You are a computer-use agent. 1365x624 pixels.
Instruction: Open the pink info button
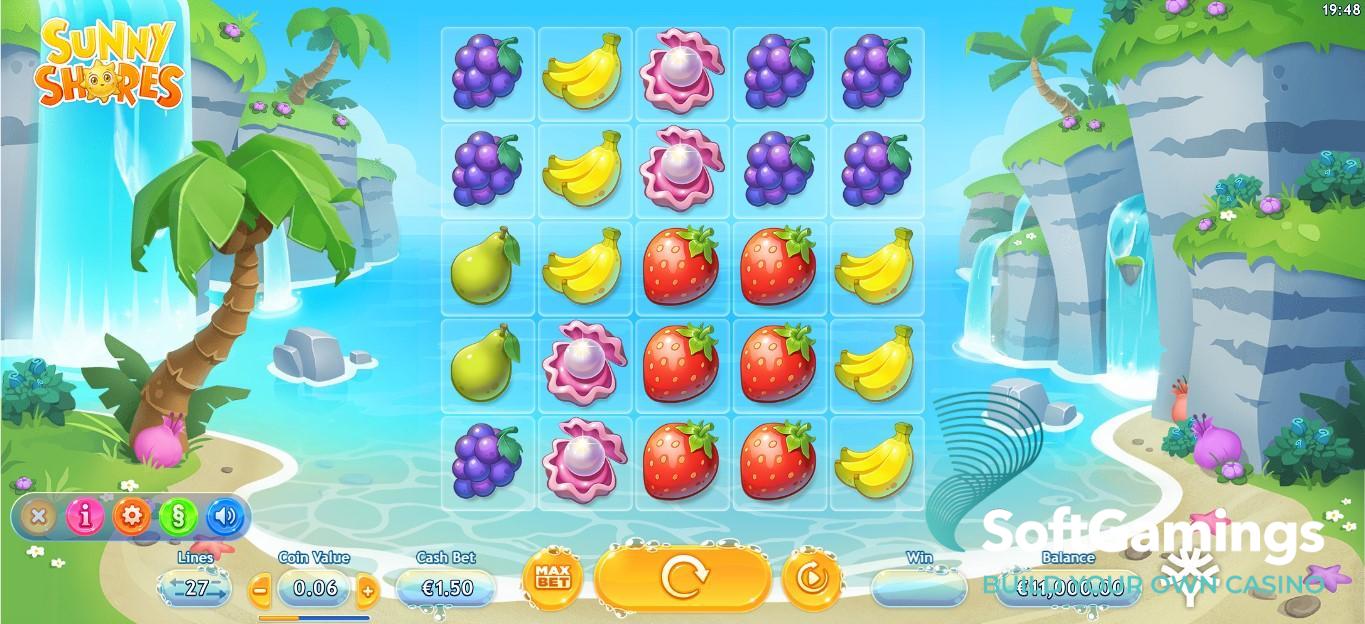[x=85, y=516]
